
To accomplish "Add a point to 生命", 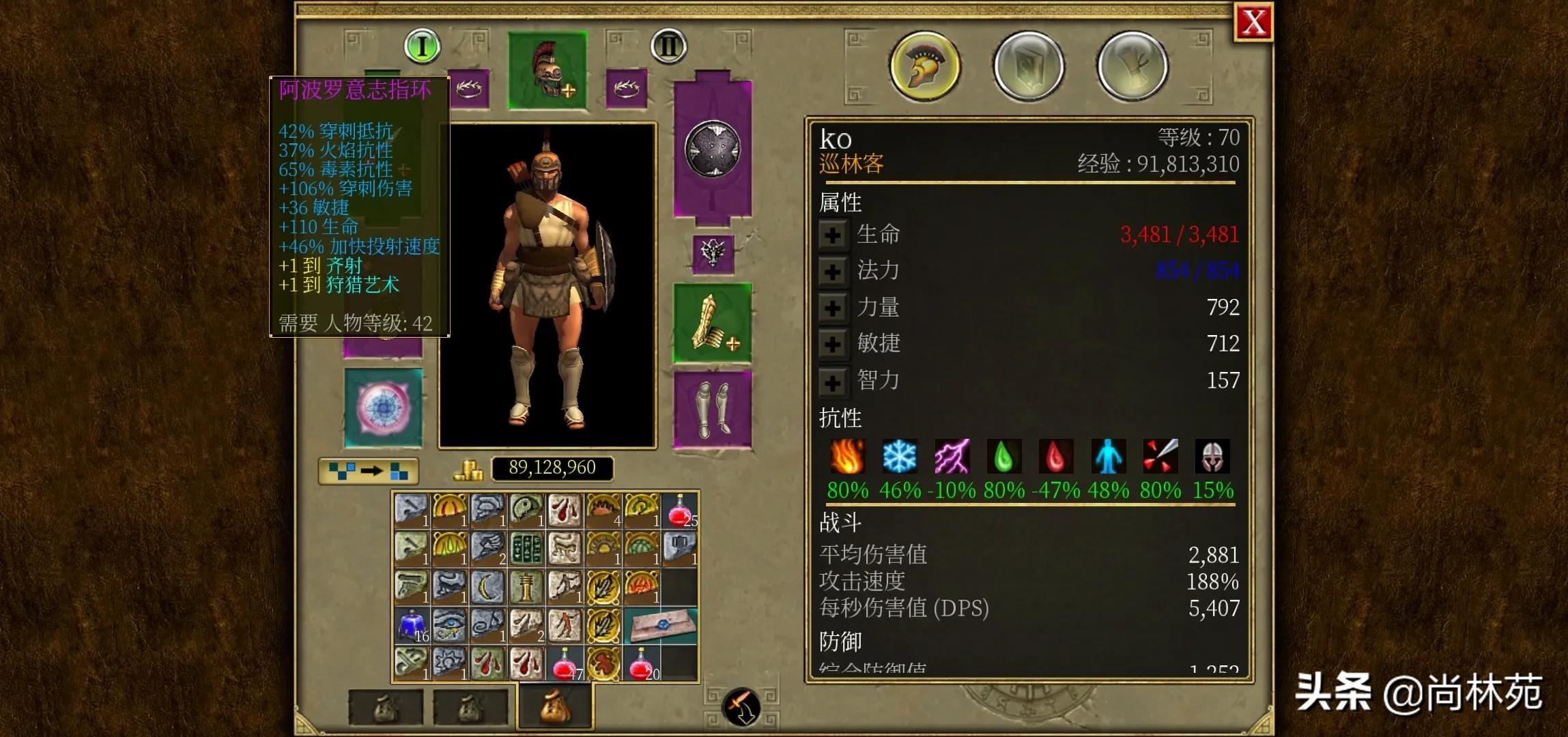I will (832, 235).
